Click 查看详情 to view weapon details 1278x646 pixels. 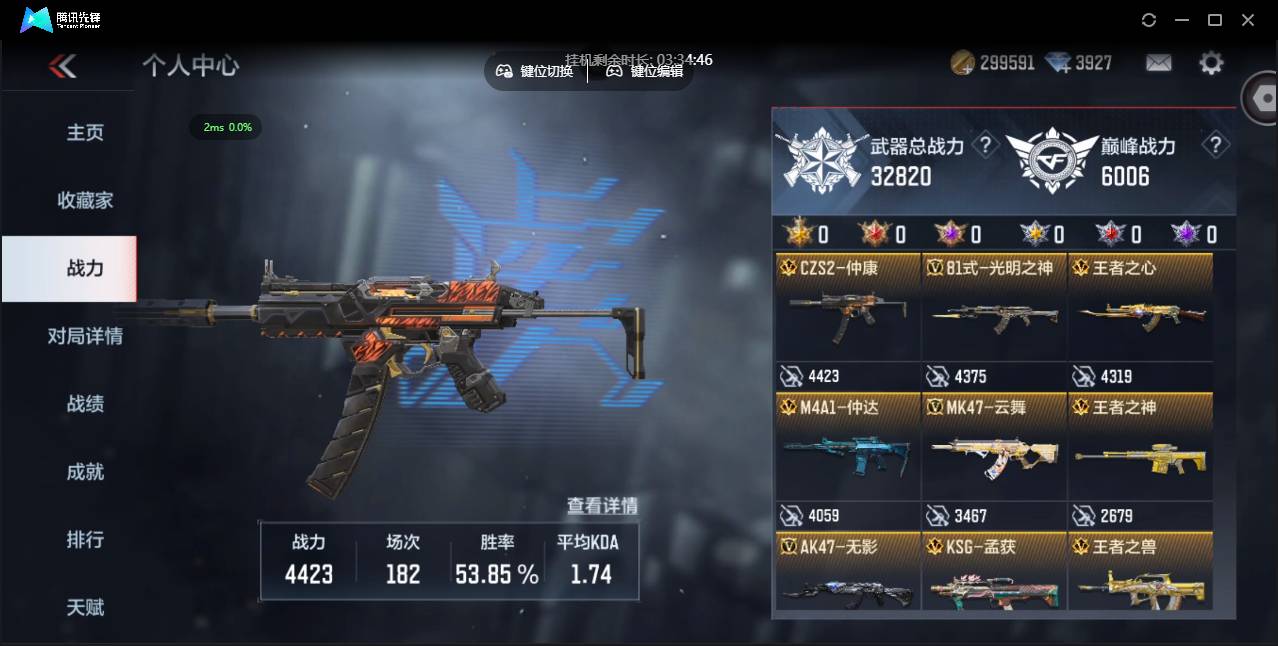(602, 506)
